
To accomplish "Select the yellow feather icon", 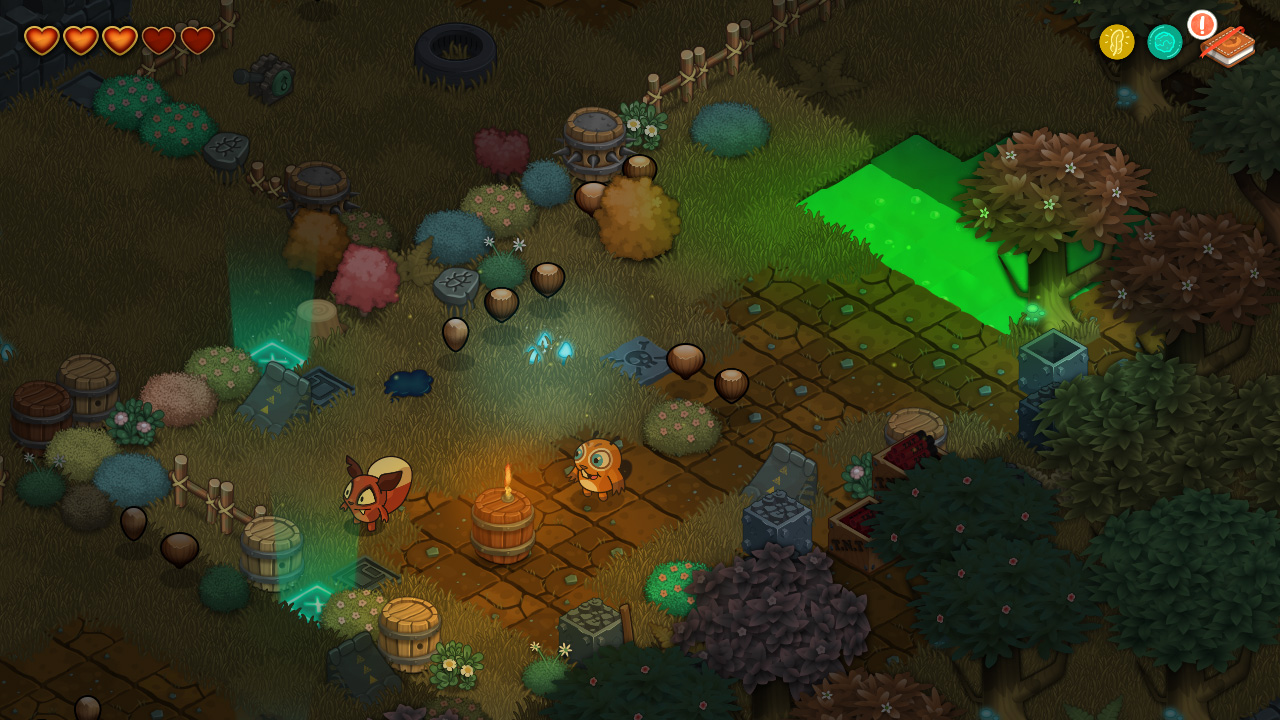I will tap(1116, 42).
